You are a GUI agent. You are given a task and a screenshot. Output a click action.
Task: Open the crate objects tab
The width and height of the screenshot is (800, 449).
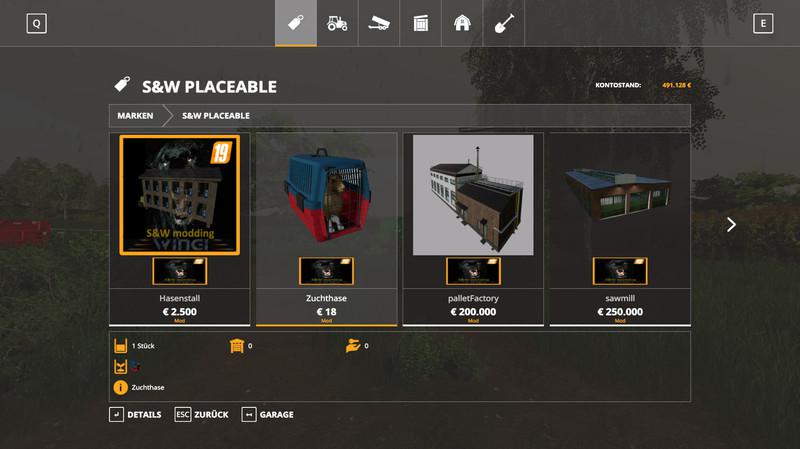(420, 23)
